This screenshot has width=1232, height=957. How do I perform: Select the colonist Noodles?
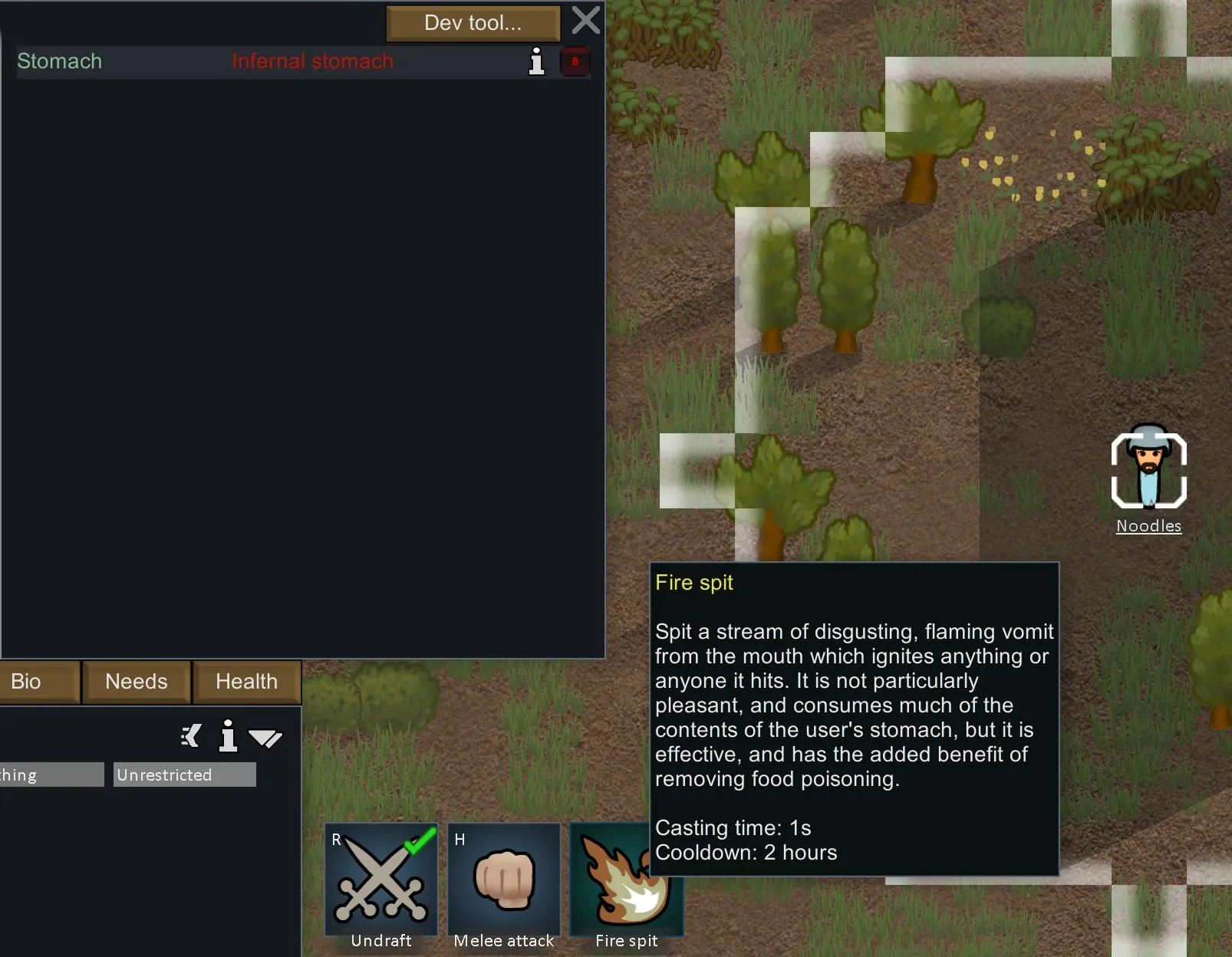[1148, 469]
